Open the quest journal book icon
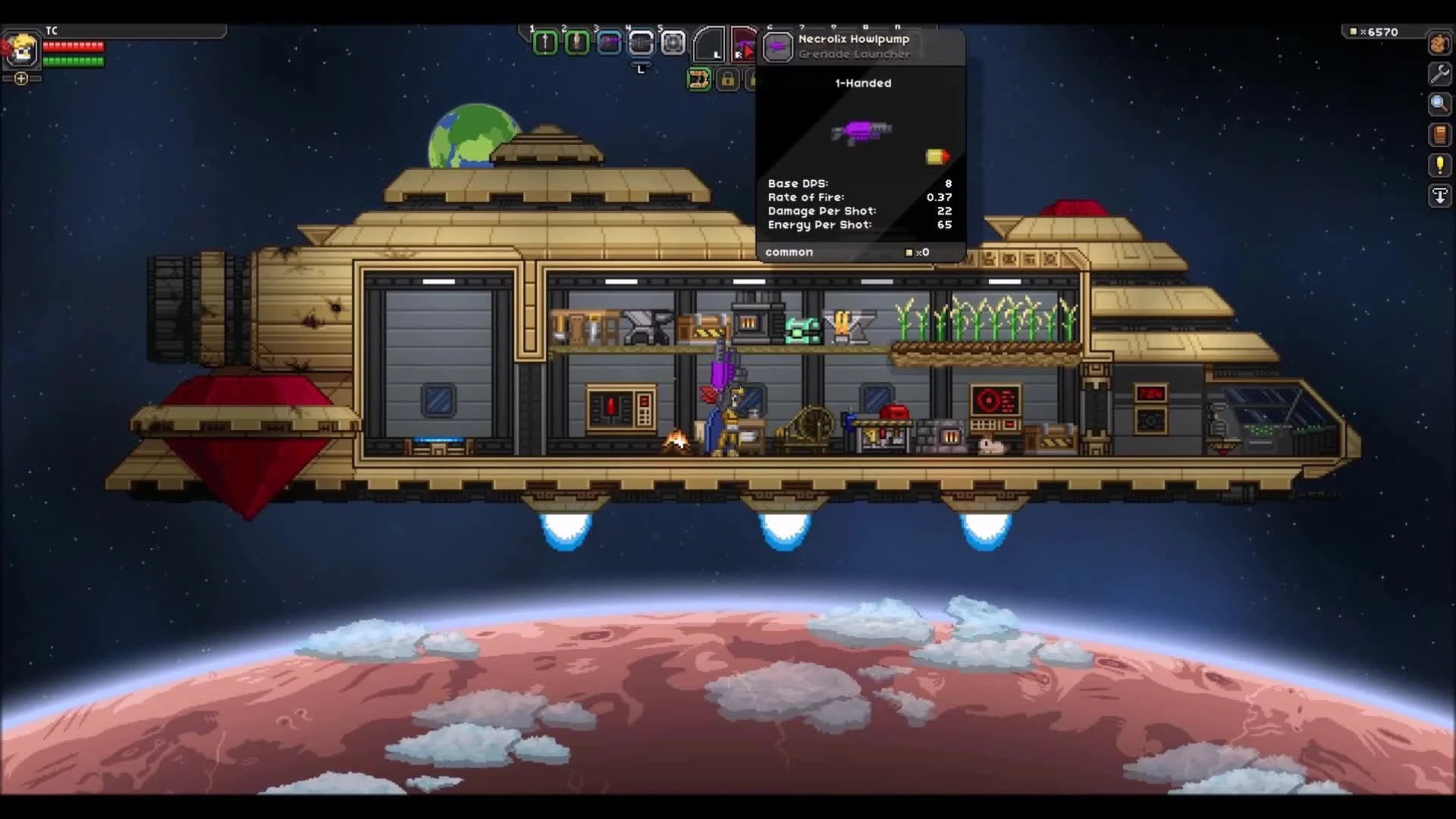The image size is (1456, 819). pyautogui.click(x=1439, y=135)
